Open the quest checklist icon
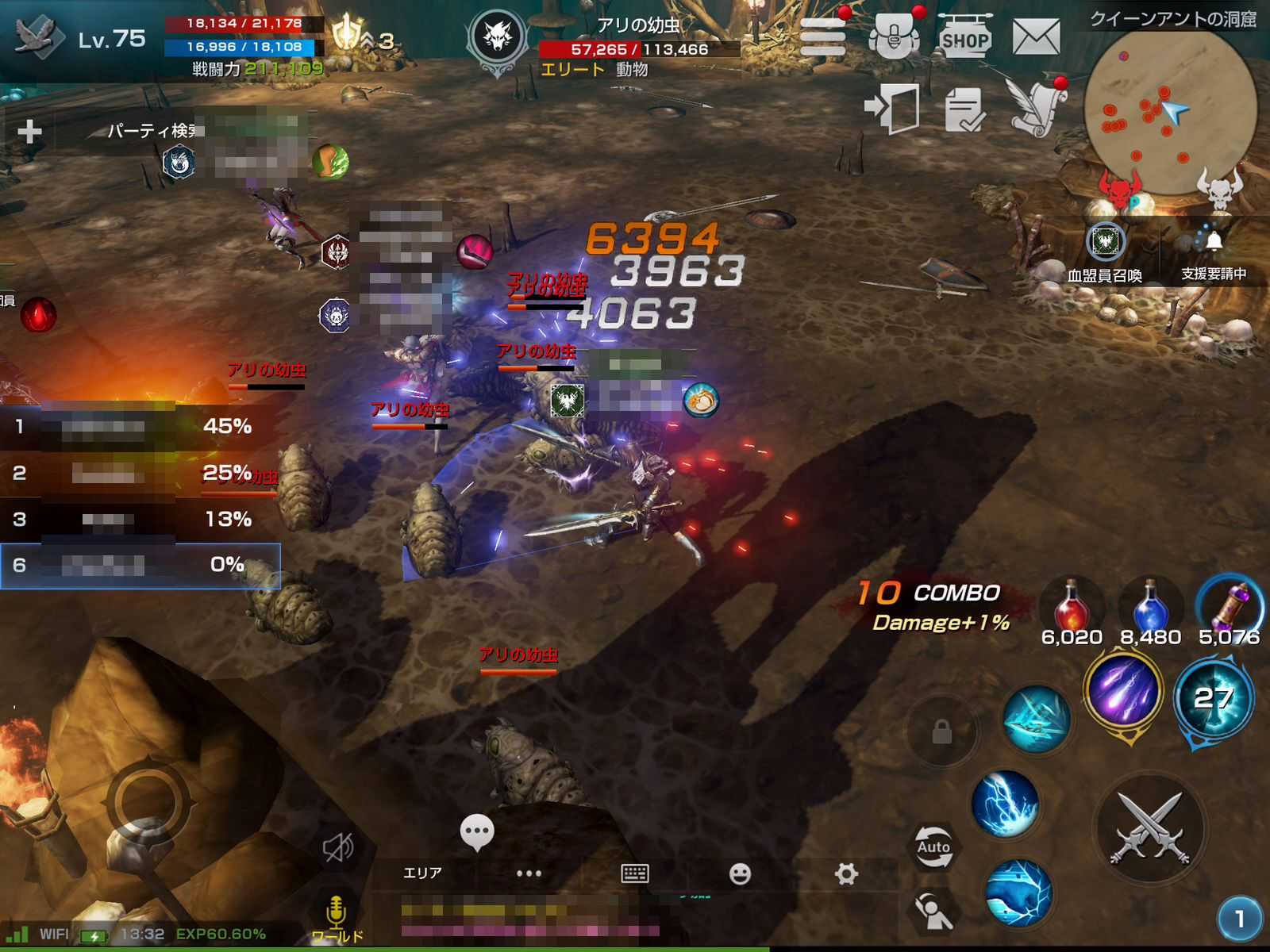Viewport: 1270px width, 952px height. [x=964, y=109]
